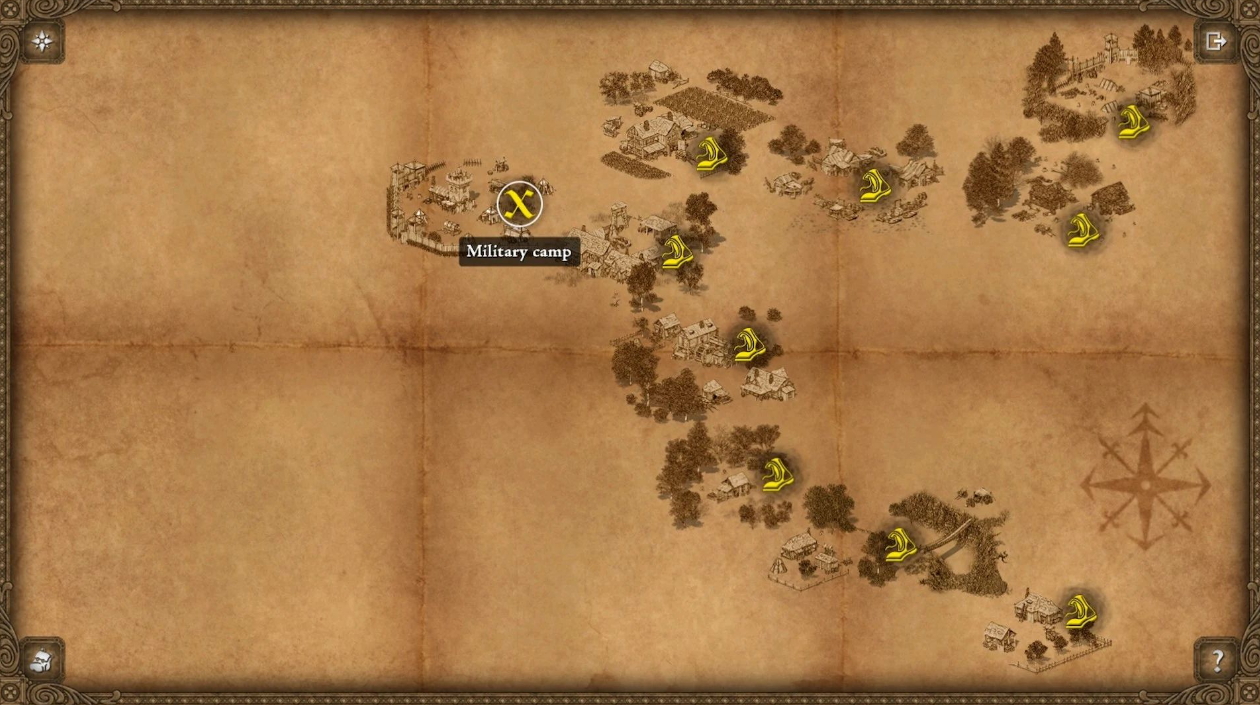Open the backpack button in the corner
The height and width of the screenshot is (705, 1260).
[42, 660]
